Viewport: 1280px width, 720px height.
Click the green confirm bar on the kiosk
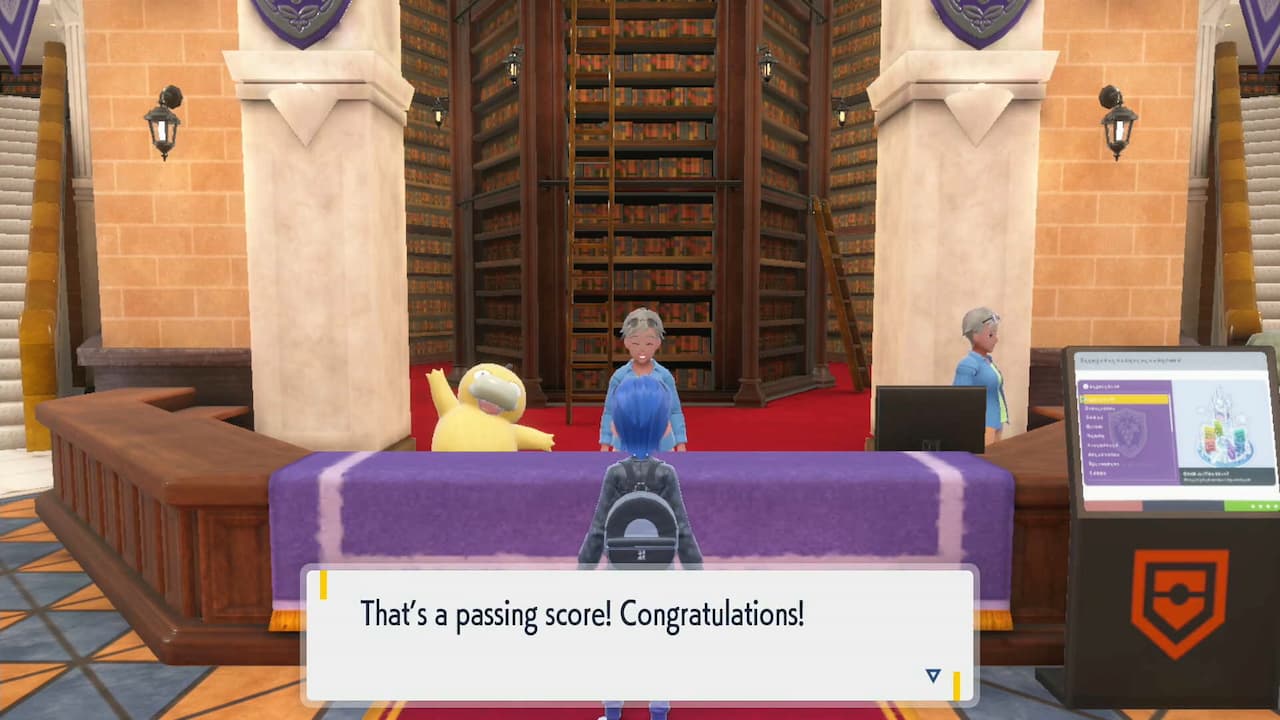(x=1248, y=503)
